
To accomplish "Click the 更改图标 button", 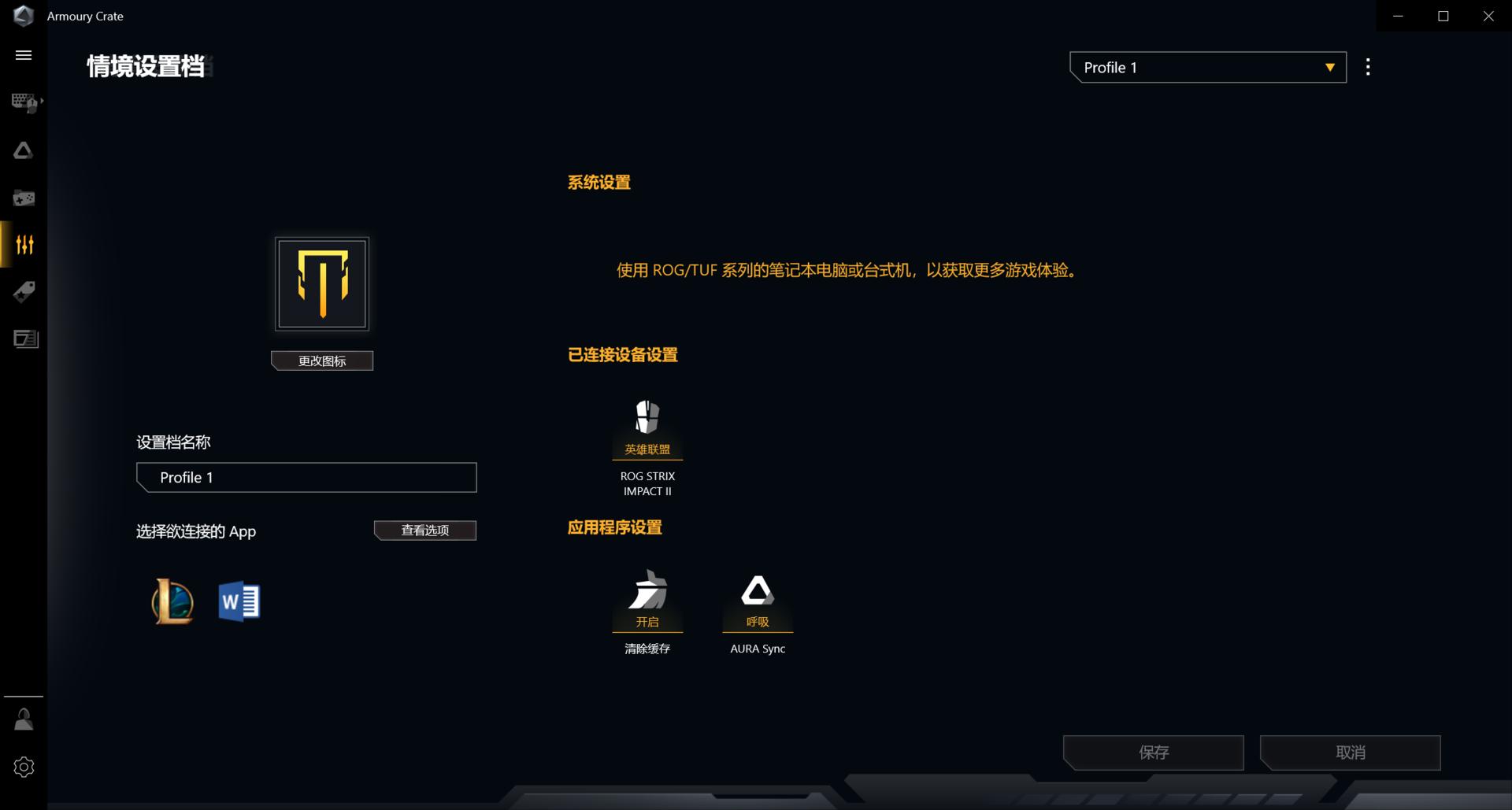I will [321, 361].
